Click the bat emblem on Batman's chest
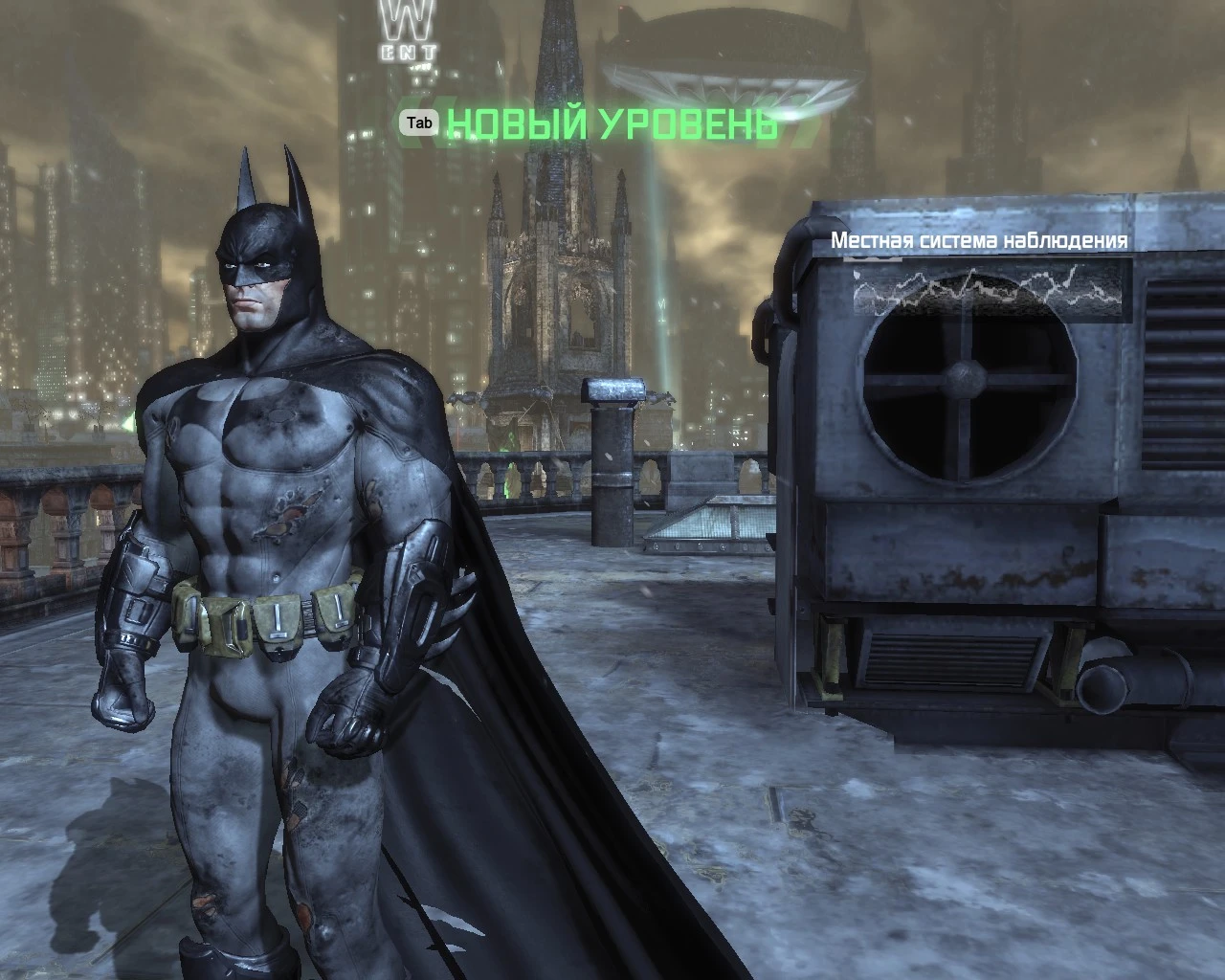Viewport: 1225px width, 980px height. click(278, 412)
